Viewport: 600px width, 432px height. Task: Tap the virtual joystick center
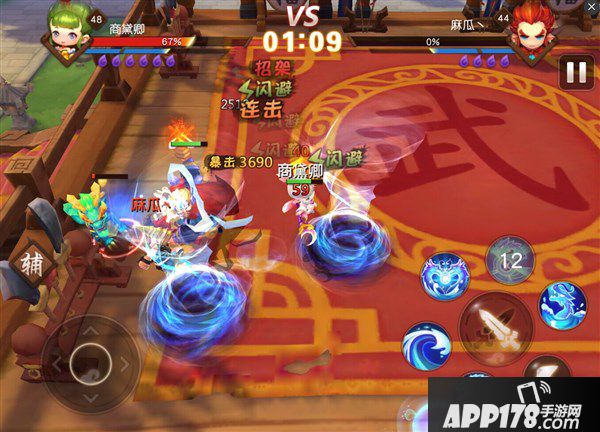[x=91, y=357]
